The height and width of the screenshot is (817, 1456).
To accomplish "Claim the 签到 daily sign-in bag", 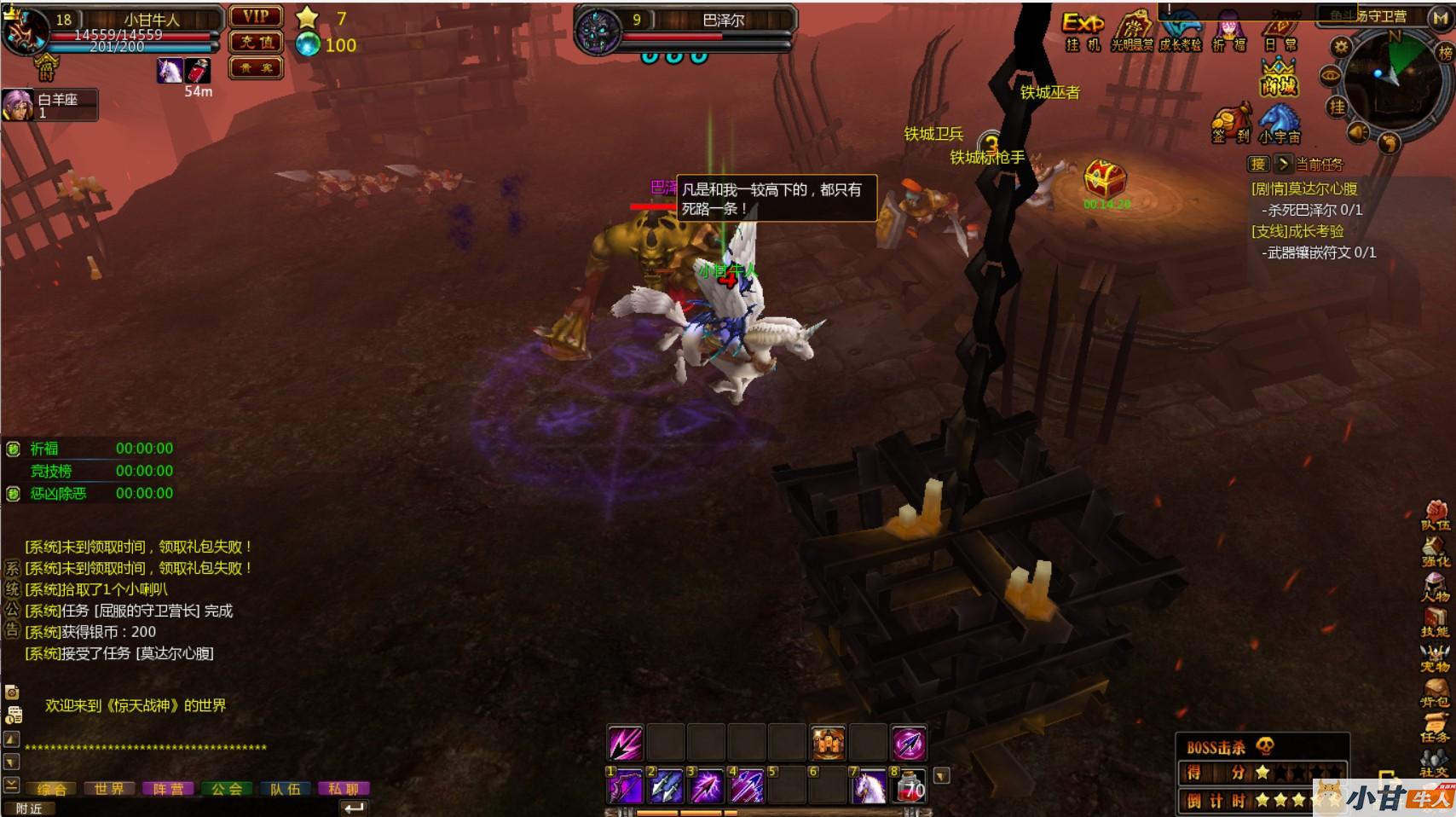I will click(x=1231, y=124).
